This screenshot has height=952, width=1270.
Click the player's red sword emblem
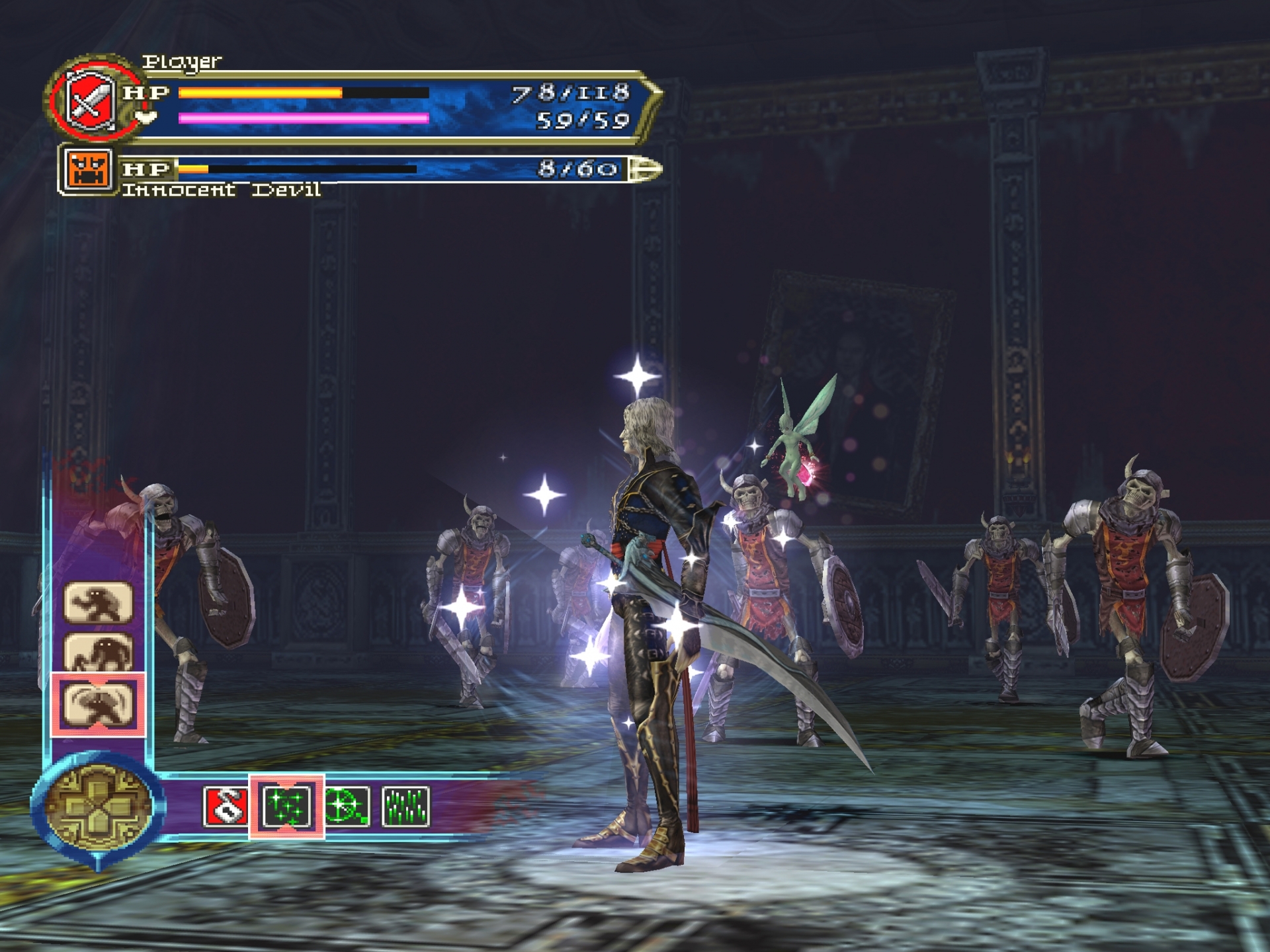(x=90, y=100)
